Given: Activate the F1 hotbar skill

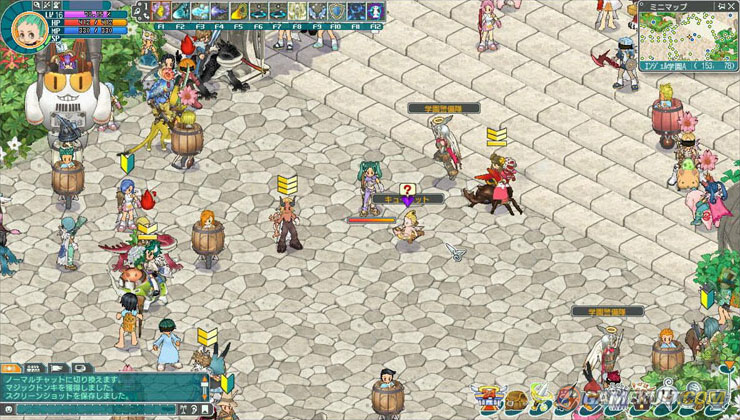Looking at the screenshot, I should tap(160, 11).
